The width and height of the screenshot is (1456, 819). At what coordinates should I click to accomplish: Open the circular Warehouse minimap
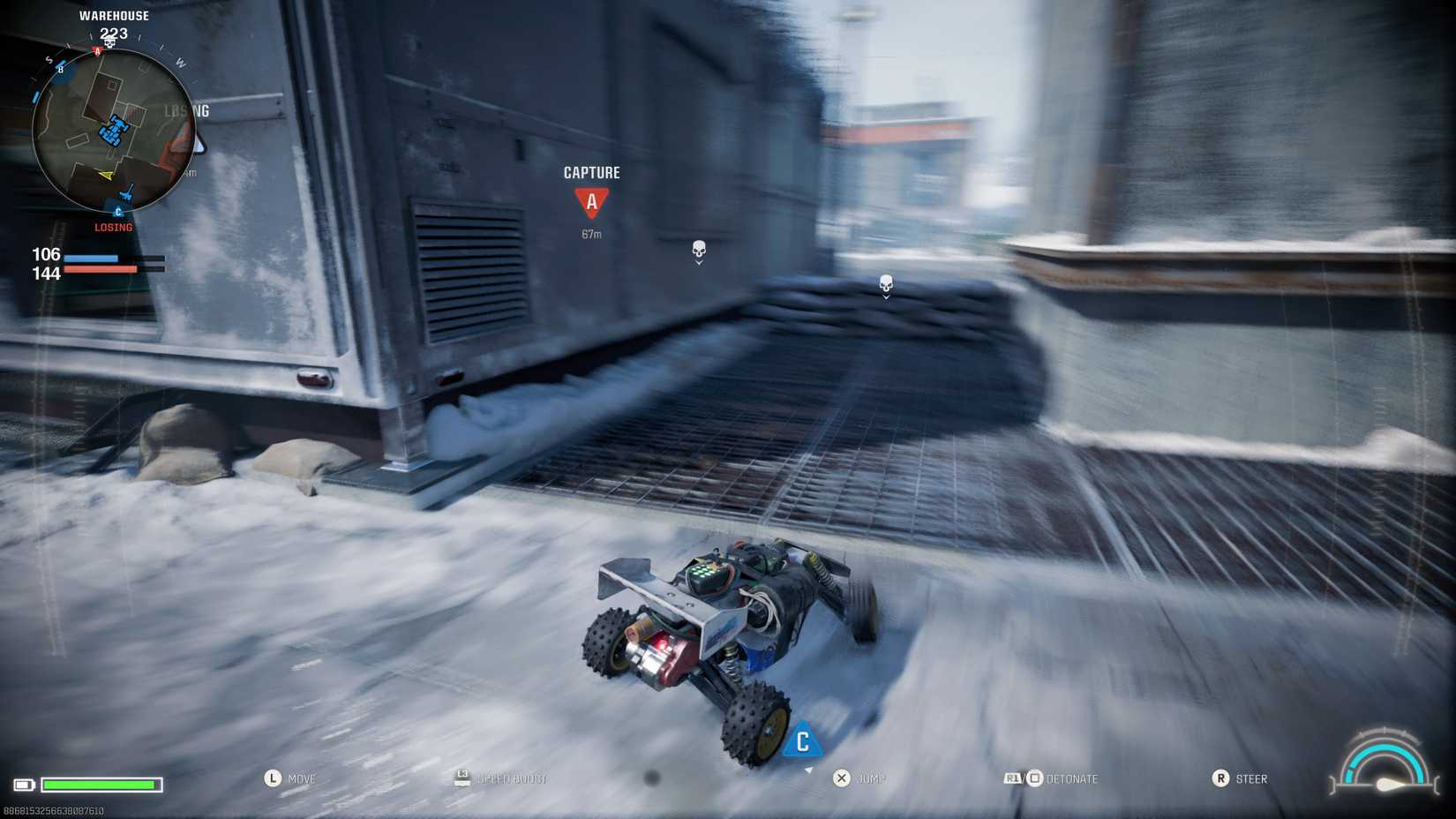click(x=112, y=131)
